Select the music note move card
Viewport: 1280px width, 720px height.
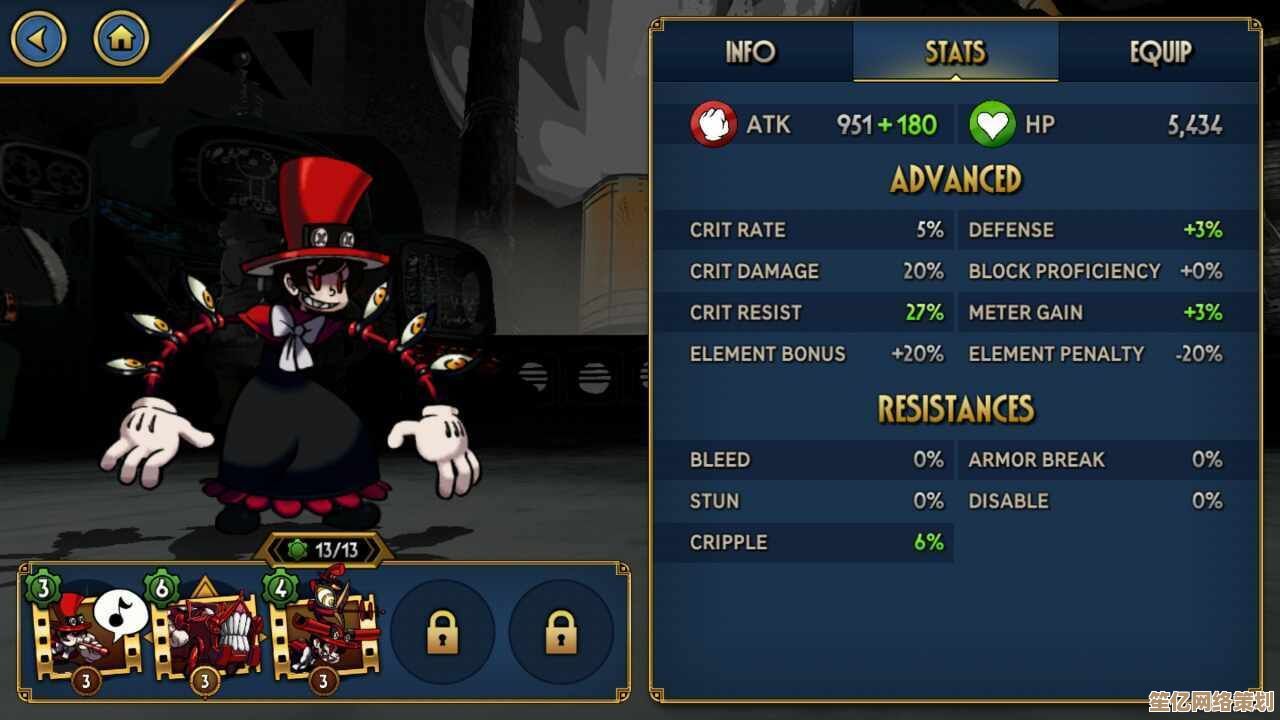(90, 632)
